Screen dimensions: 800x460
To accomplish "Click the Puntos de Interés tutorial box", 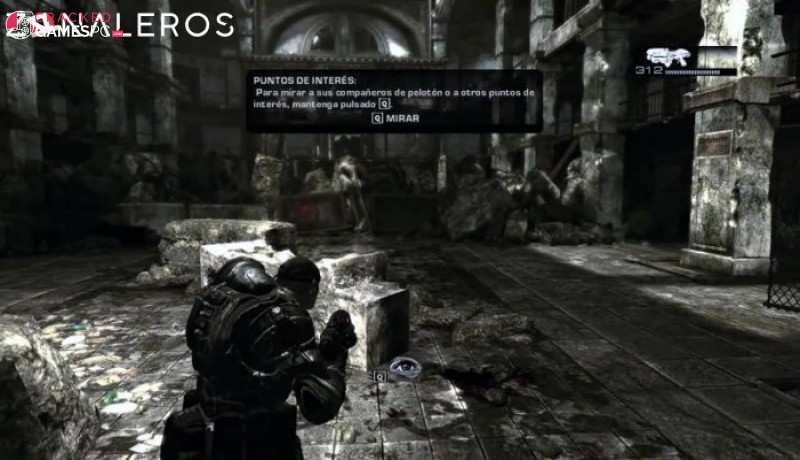I will click(394, 100).
